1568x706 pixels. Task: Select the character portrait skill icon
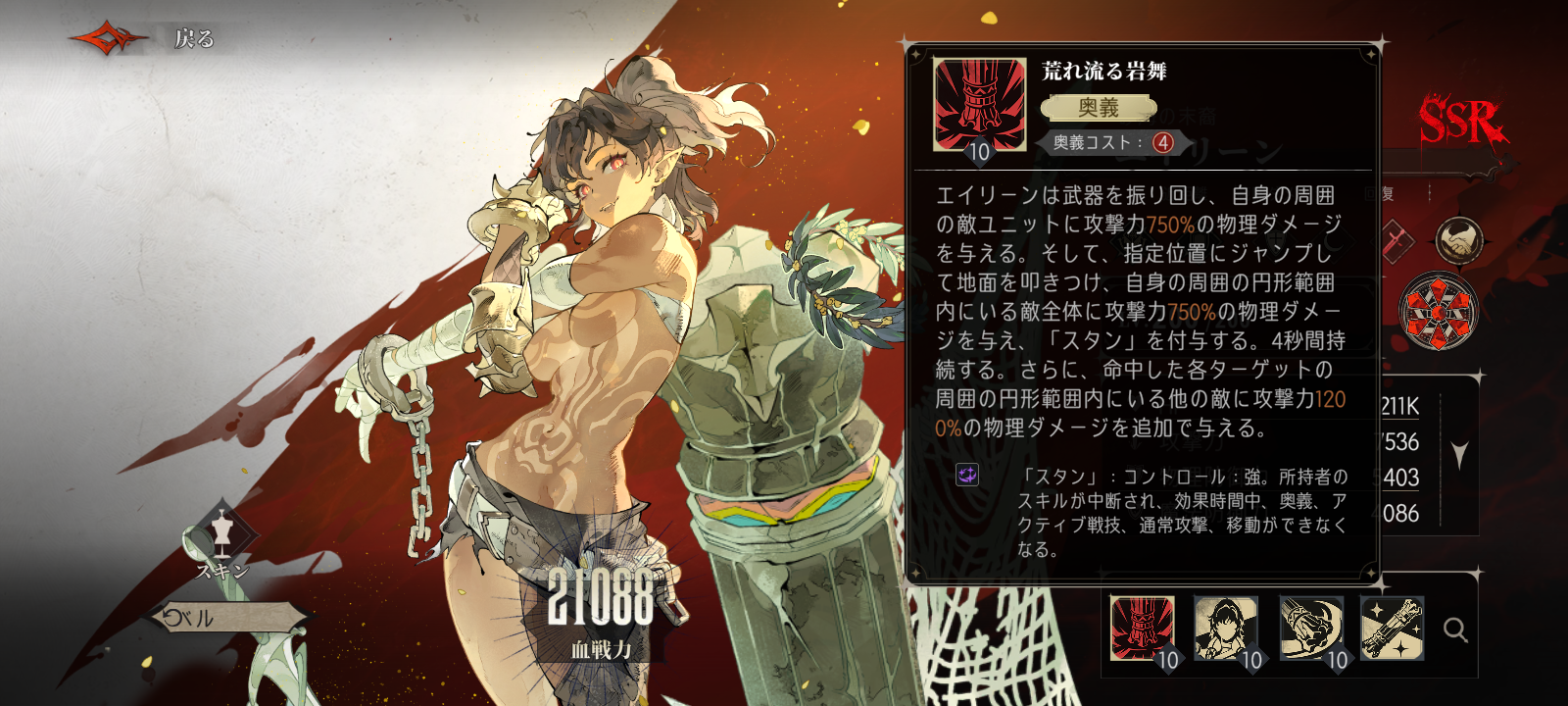[x=1226, y=629]
